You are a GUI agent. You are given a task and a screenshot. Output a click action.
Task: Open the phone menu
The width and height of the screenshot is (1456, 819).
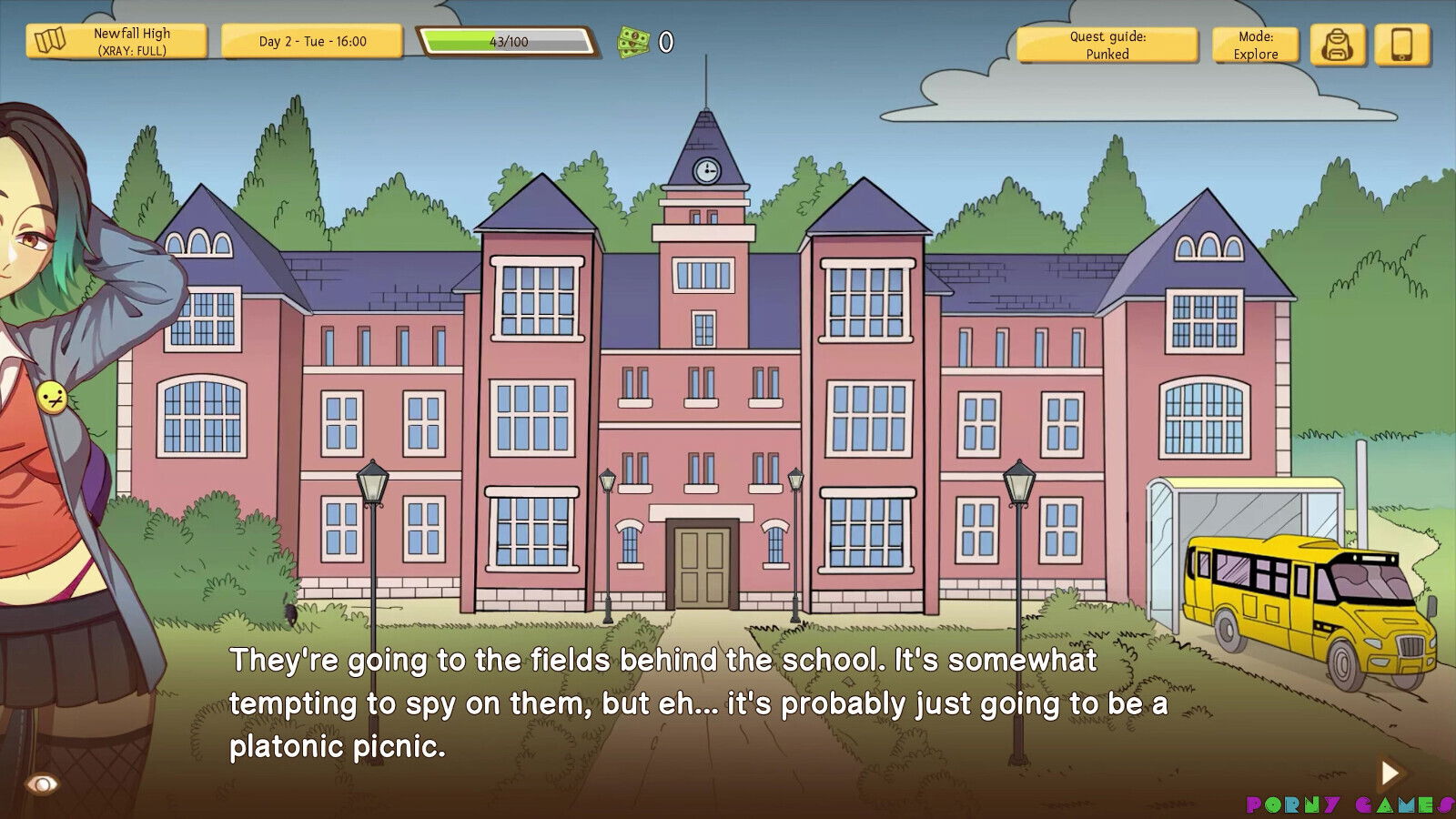pyautogui.click(x=1401, y=45)
